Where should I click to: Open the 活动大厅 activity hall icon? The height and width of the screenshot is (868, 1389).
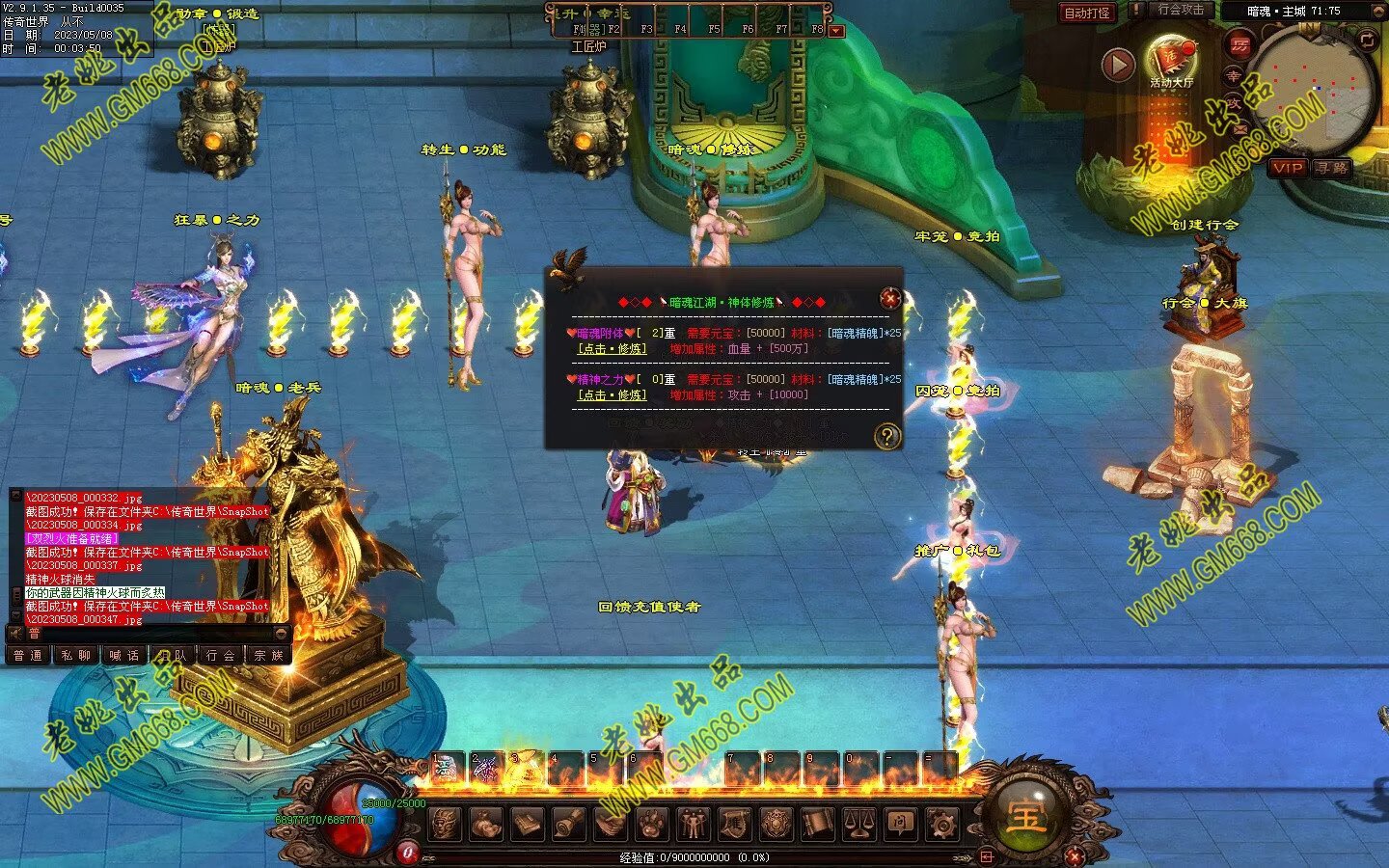pos(1171,60)
